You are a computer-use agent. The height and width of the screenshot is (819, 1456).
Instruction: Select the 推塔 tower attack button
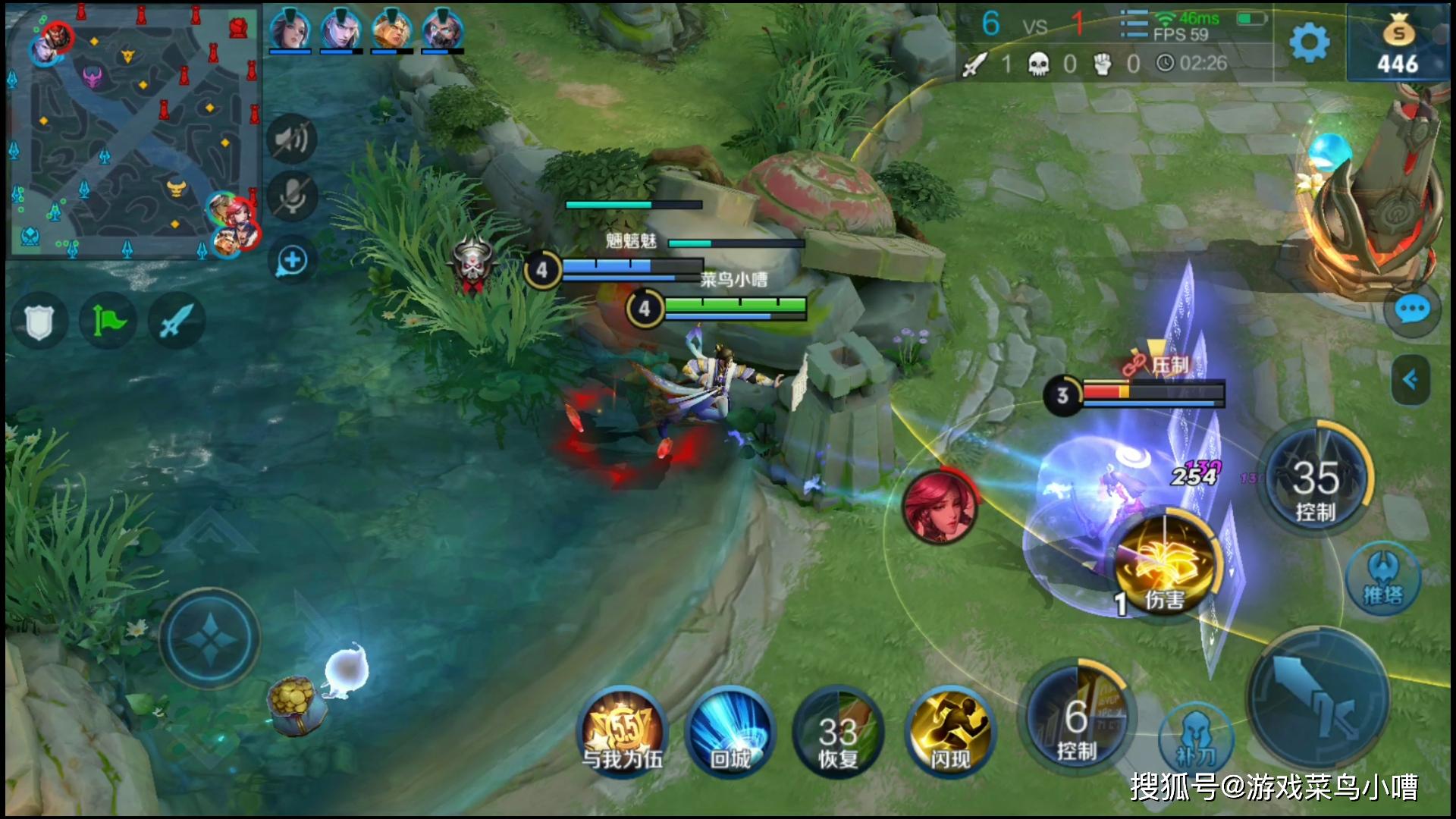coord(1383,581)
